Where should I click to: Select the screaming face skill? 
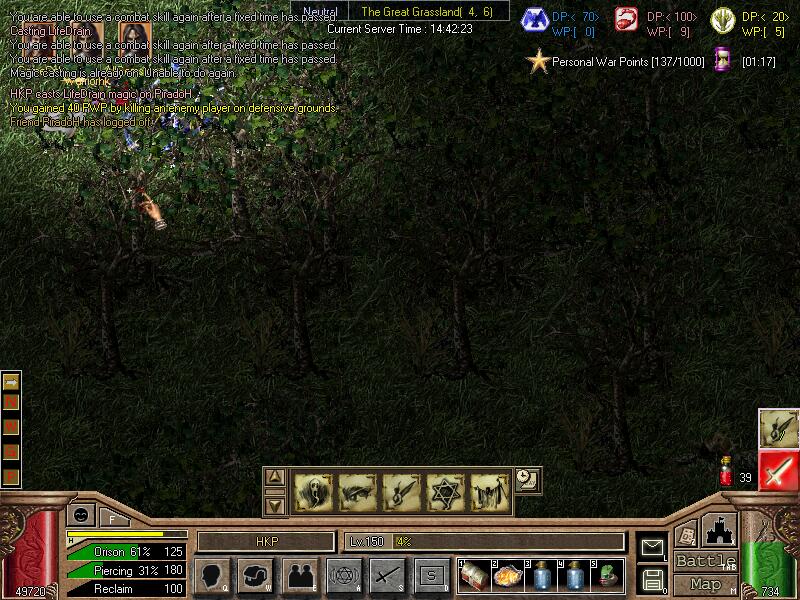coord(313,492)
